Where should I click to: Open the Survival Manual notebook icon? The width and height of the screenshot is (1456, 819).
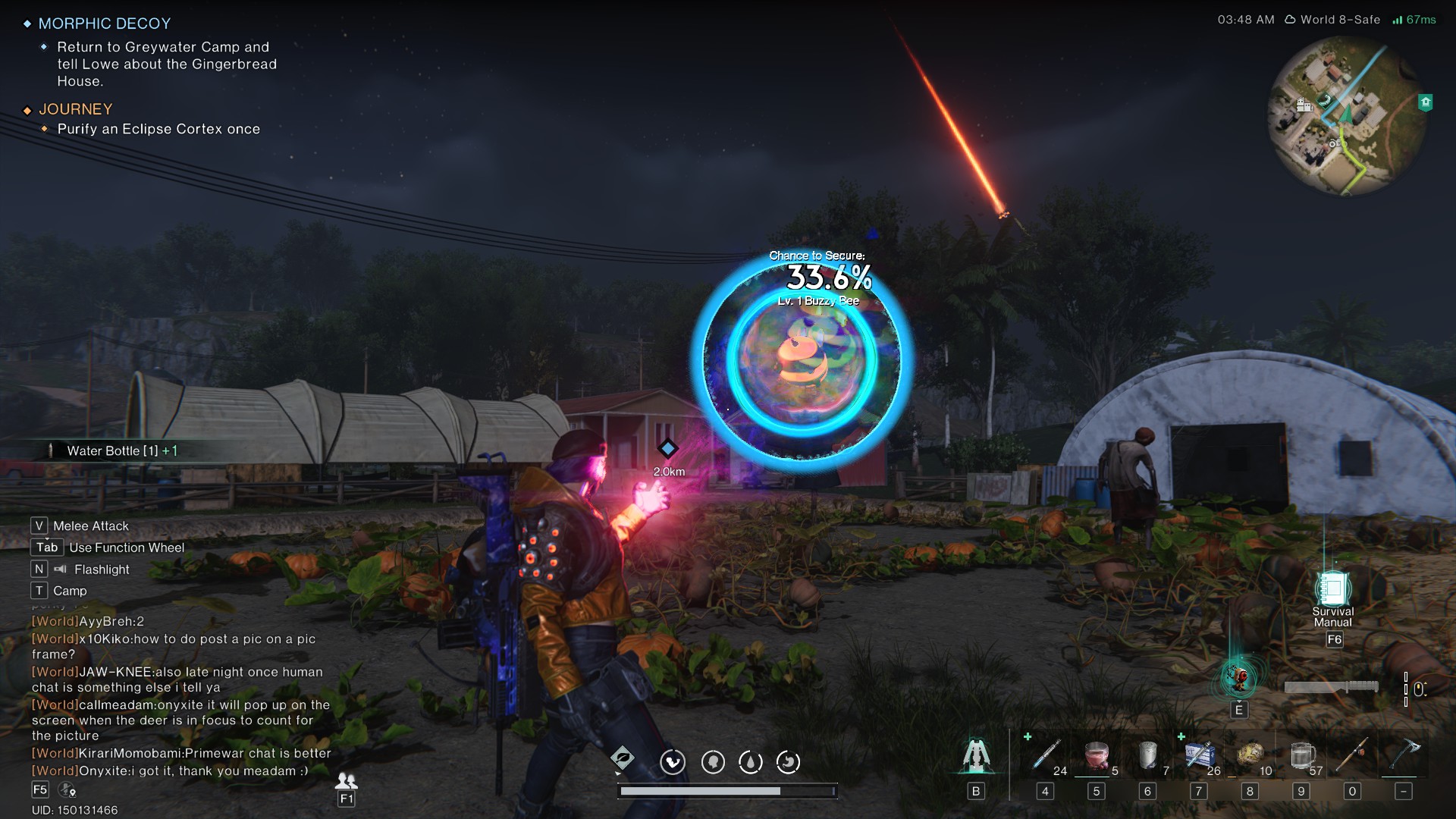click(x=1332, y=588)
